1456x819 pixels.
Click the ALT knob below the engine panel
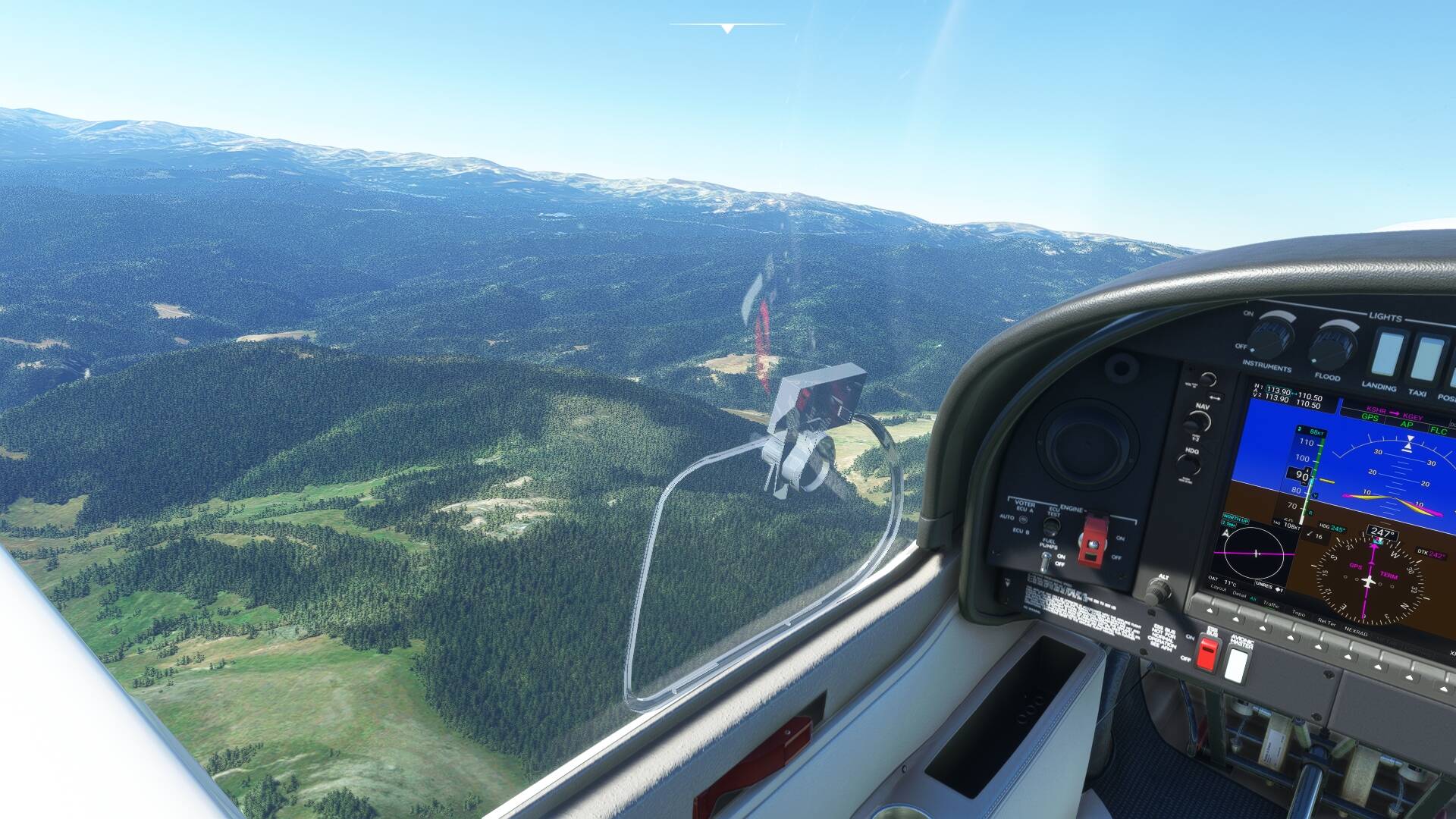coord(1158,591)
